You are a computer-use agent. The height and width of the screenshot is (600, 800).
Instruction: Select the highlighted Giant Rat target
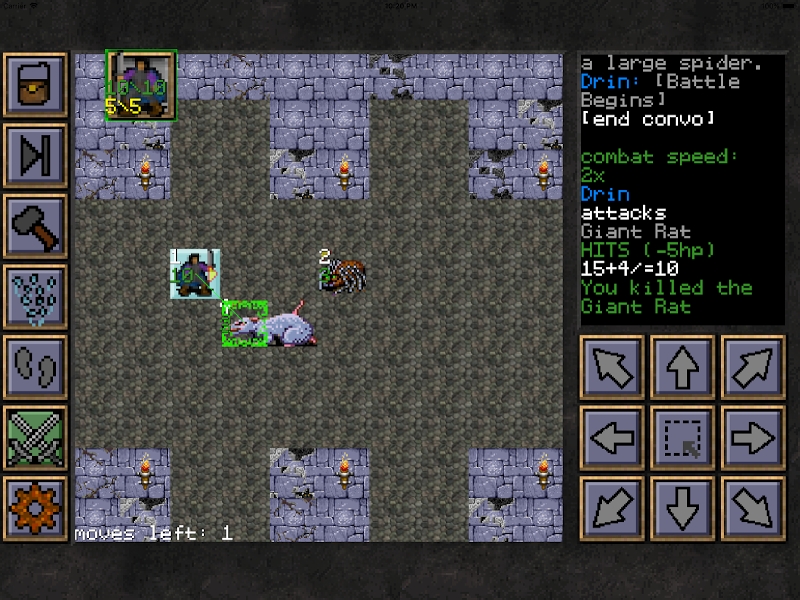[246, 323]
